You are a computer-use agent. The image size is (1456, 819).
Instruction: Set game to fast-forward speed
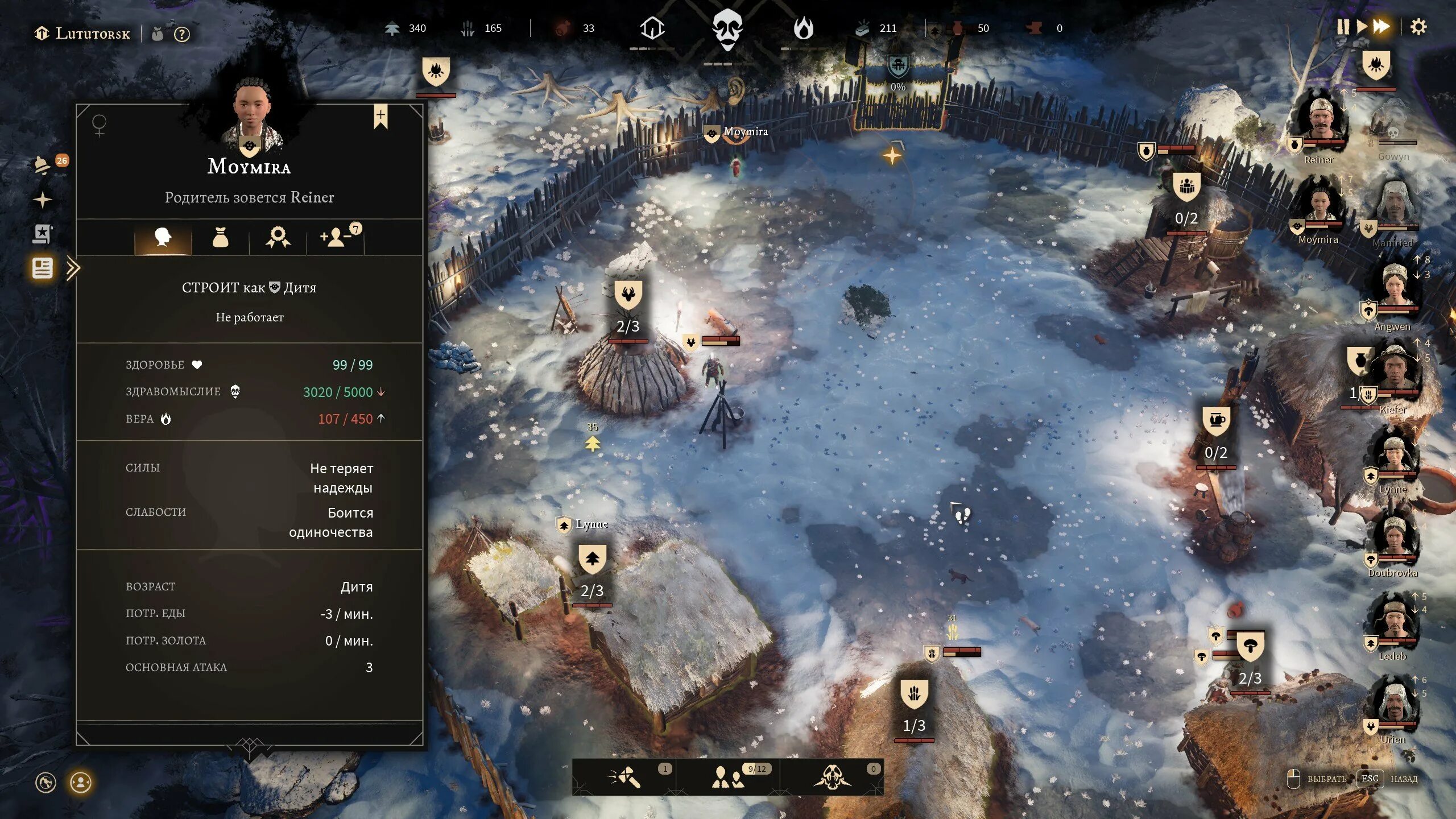pos(1381,27)
